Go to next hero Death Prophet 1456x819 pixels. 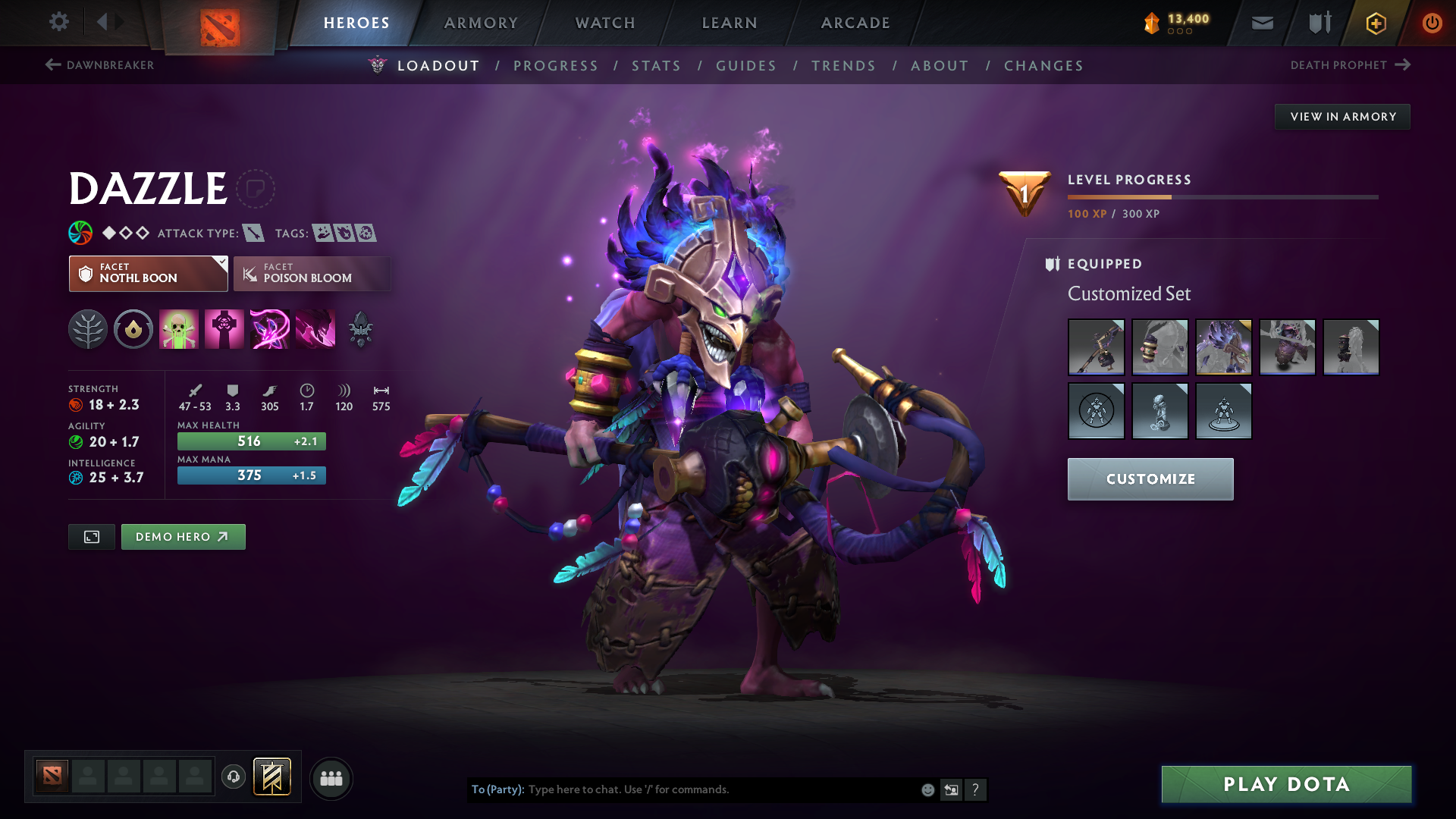coord(1350,65)
